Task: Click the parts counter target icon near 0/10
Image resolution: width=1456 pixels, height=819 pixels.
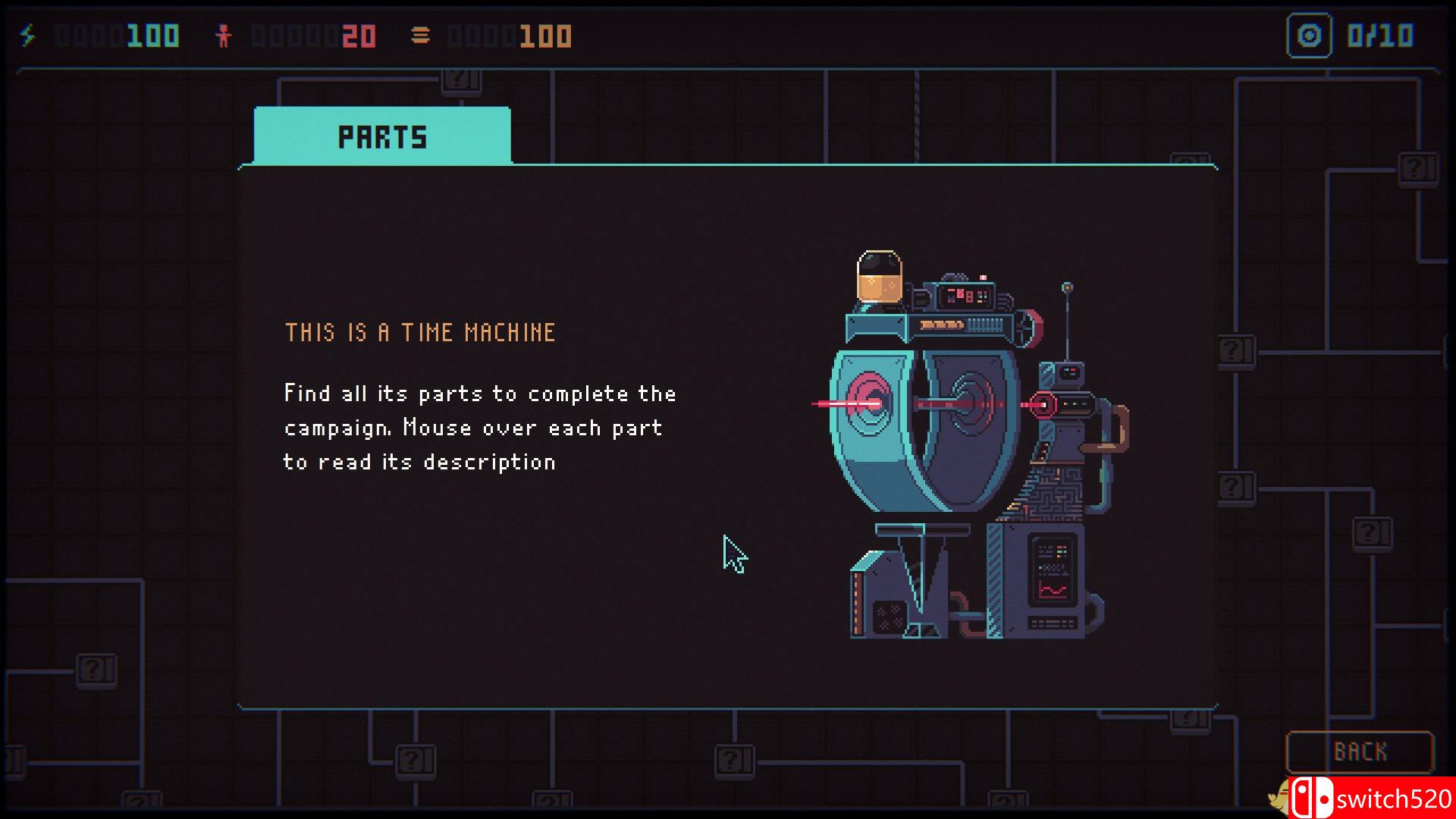Action: pos(1308,34)
